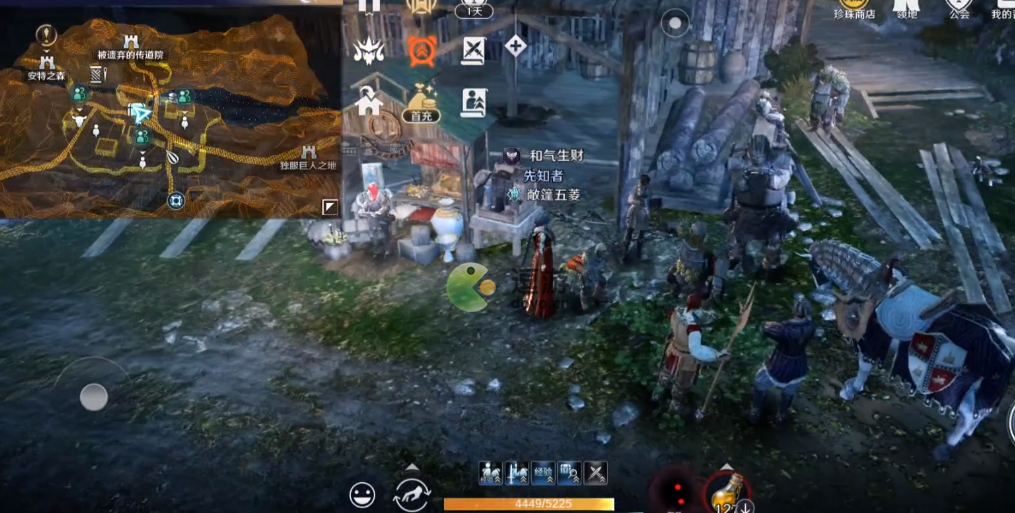Viewport: 1015px width, 513px height.
Task: Select the 安特之森 map marker
Action: tap(46, 62)
